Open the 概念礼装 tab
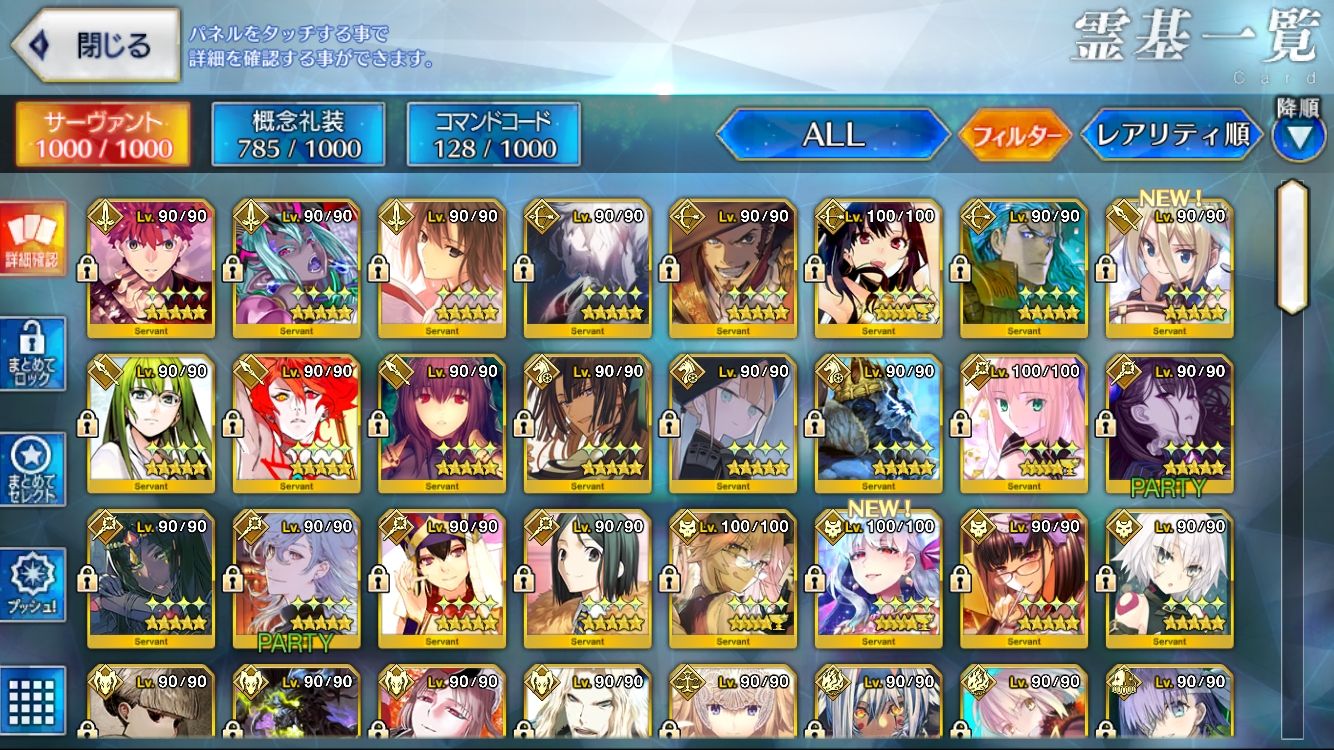 (x=298, y=134)
